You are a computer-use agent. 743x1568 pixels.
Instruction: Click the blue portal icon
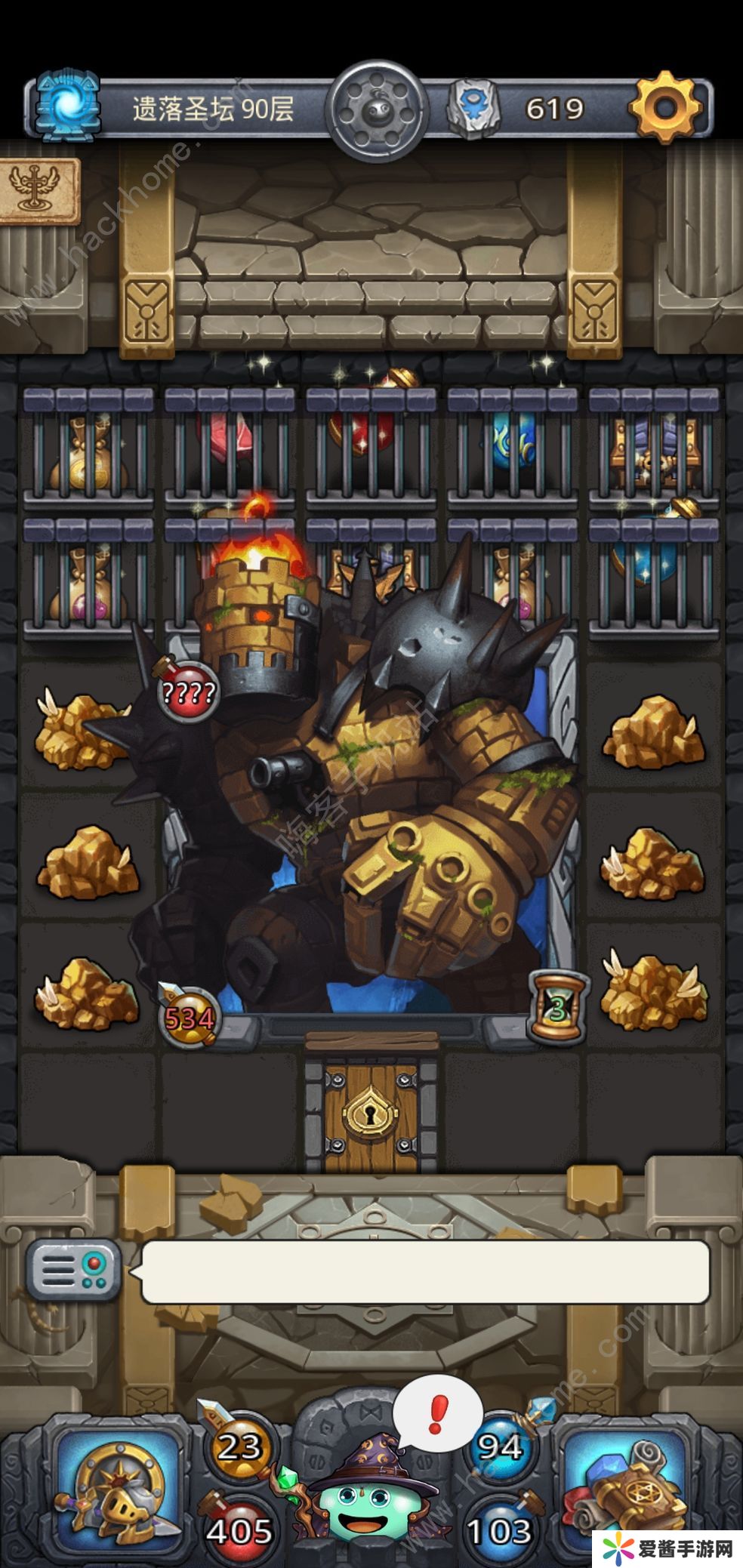pos(69,107)
